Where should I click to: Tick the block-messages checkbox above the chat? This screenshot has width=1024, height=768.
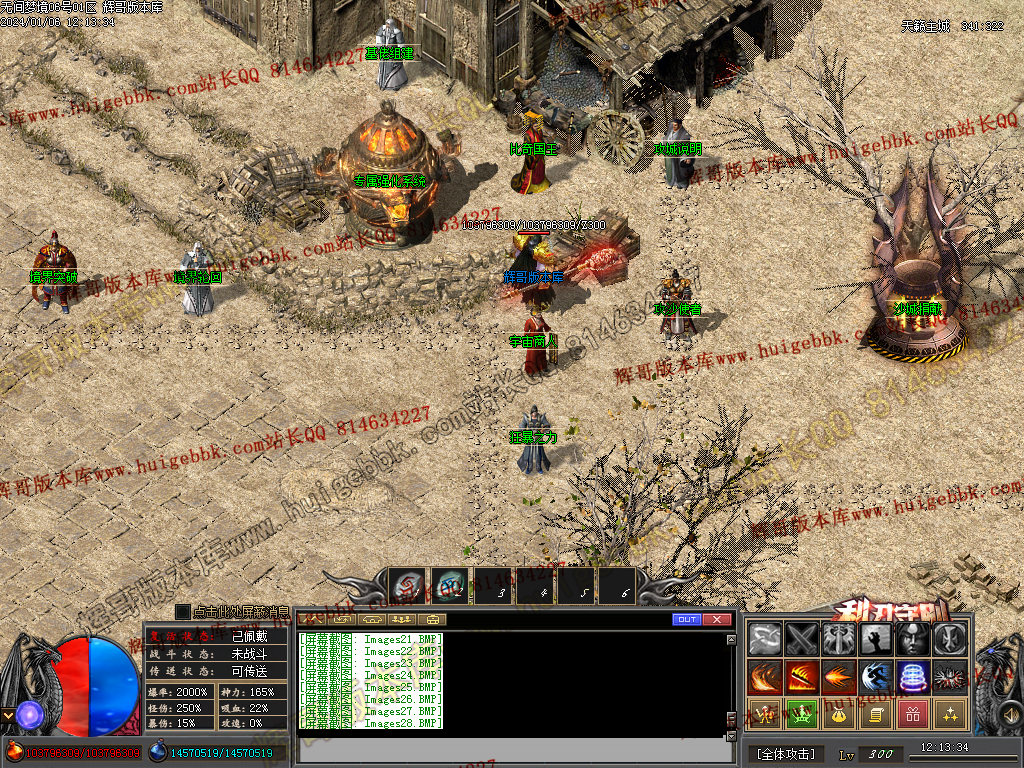point(182,611)
